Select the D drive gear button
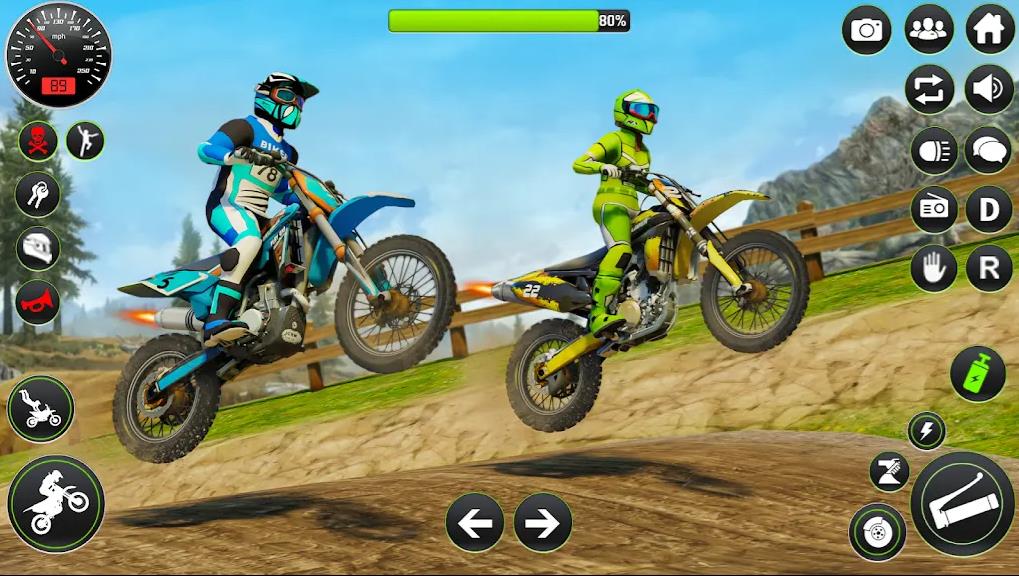The width and height of the screenshot is (1019, 576). (x=989, y=209)
